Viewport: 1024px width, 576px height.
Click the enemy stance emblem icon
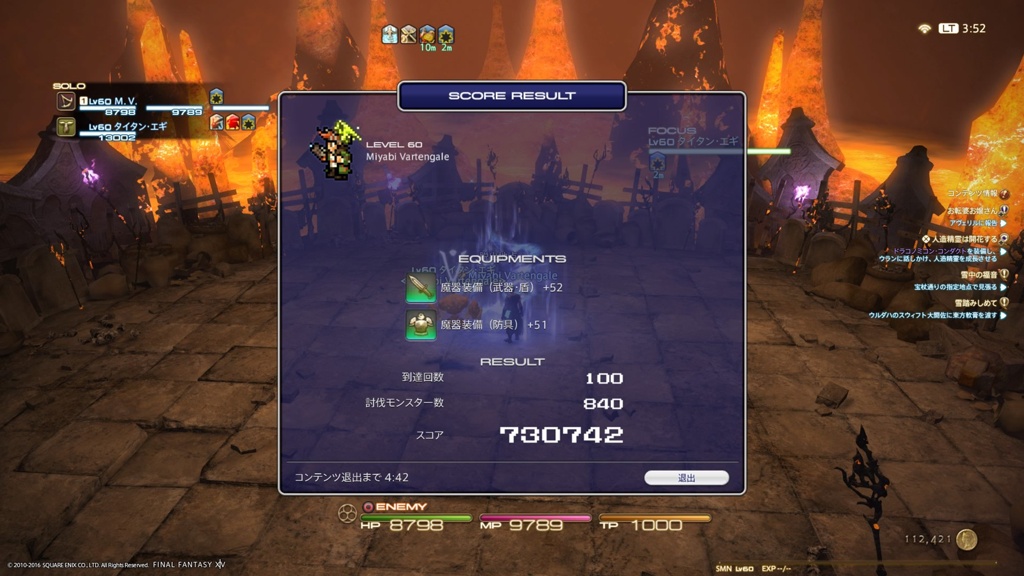pyautogui.click(x=347, y=514)
